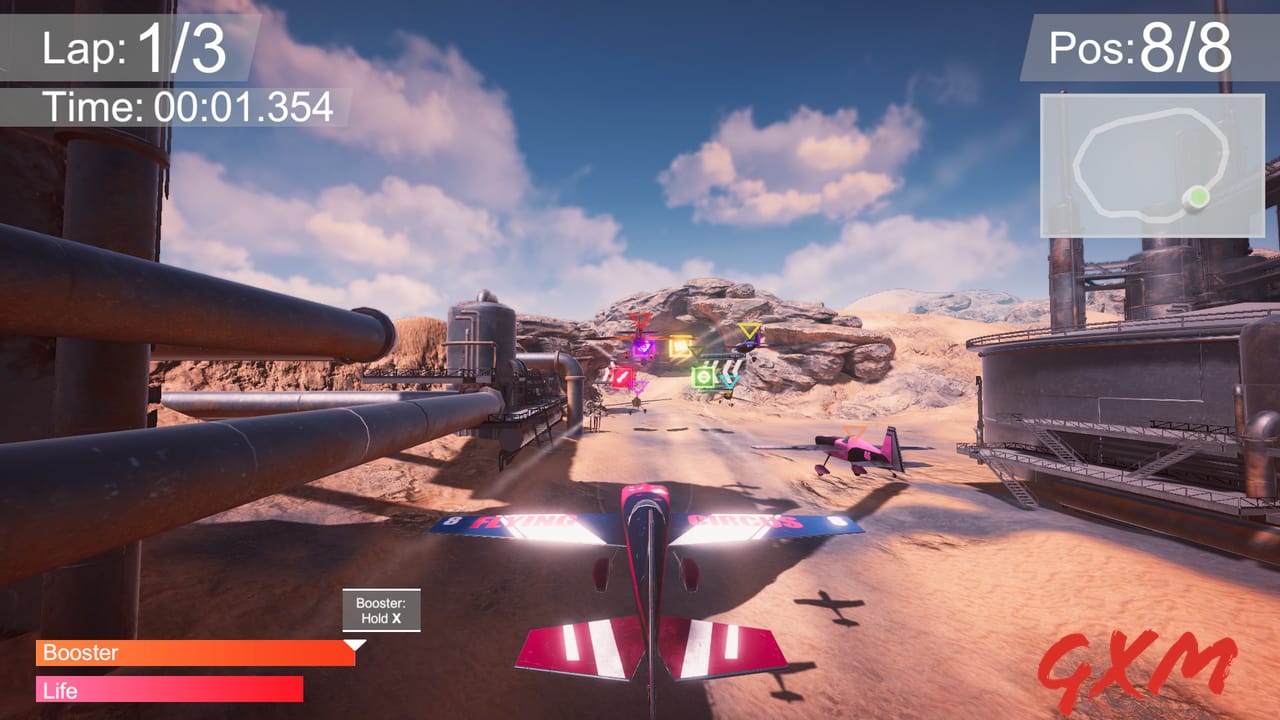The height and width of the screenshot is (720, 1280).
Task: Click the yellow rival indicator triangle
Action: pyautogui.click(x=750, y=331)
